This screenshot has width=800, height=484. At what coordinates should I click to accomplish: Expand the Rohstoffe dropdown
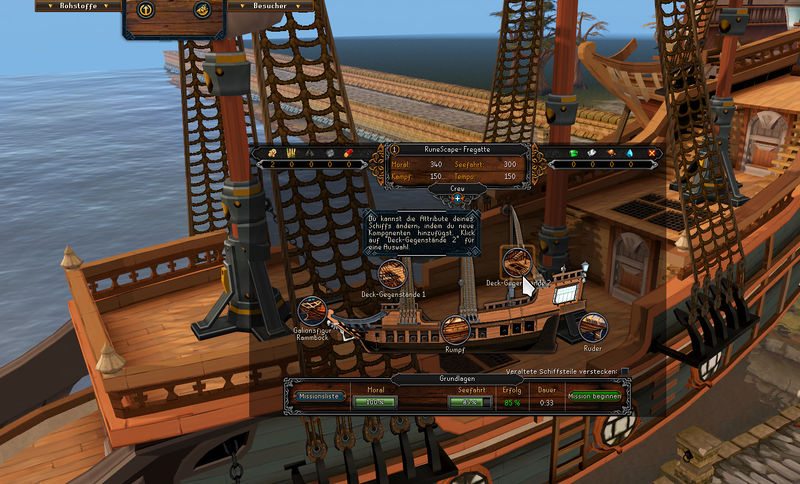click(x=76, y=5)
